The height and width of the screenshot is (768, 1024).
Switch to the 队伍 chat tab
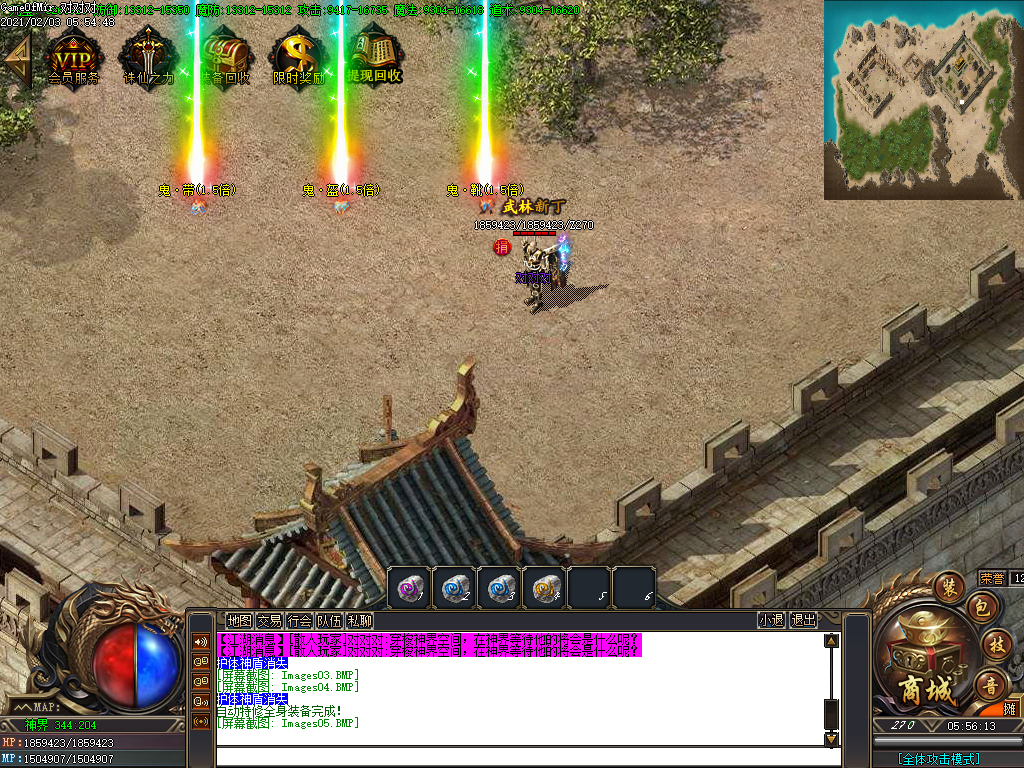click(329, 620)
